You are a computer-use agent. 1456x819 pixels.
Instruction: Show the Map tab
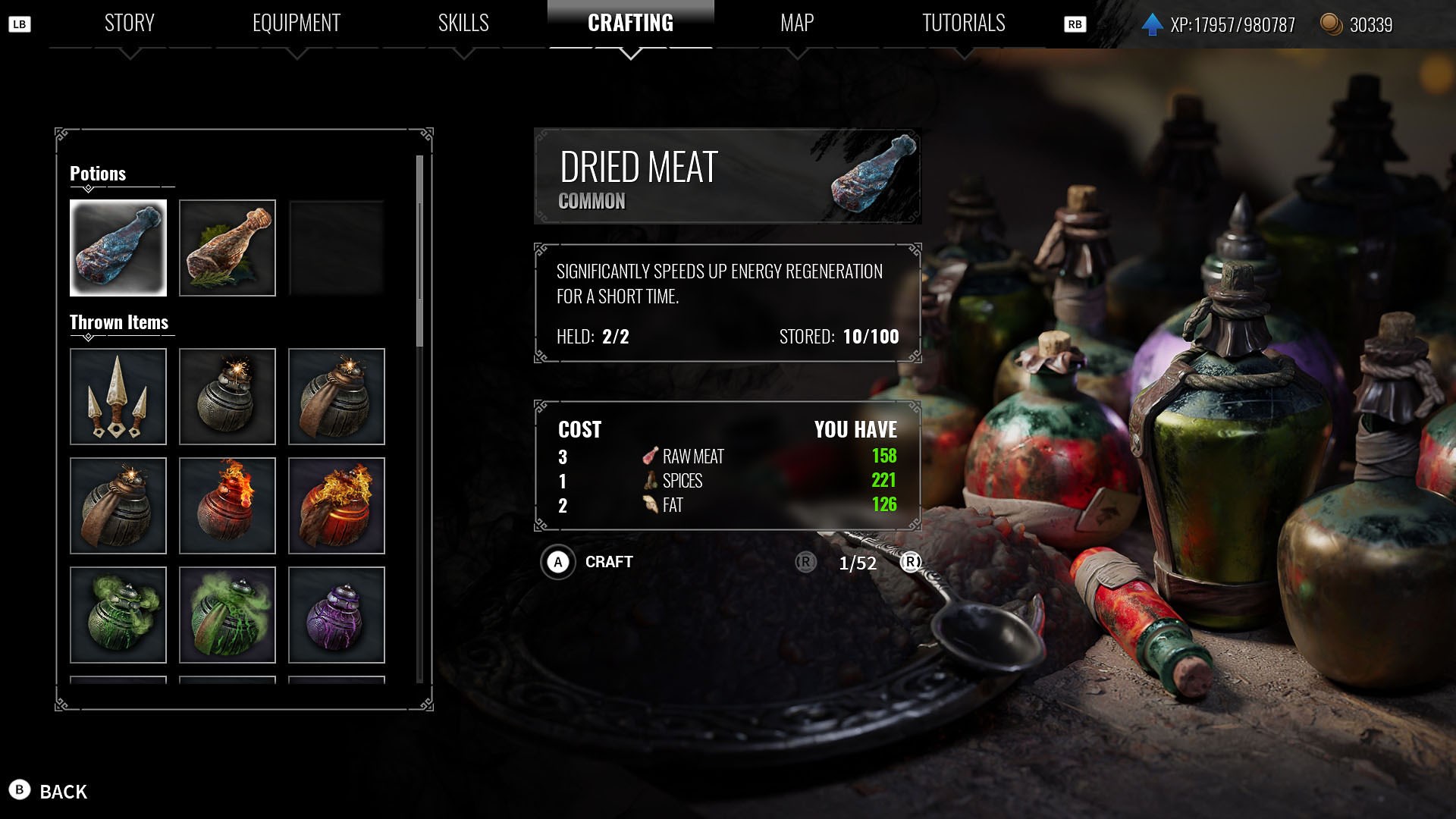point(797,24)
